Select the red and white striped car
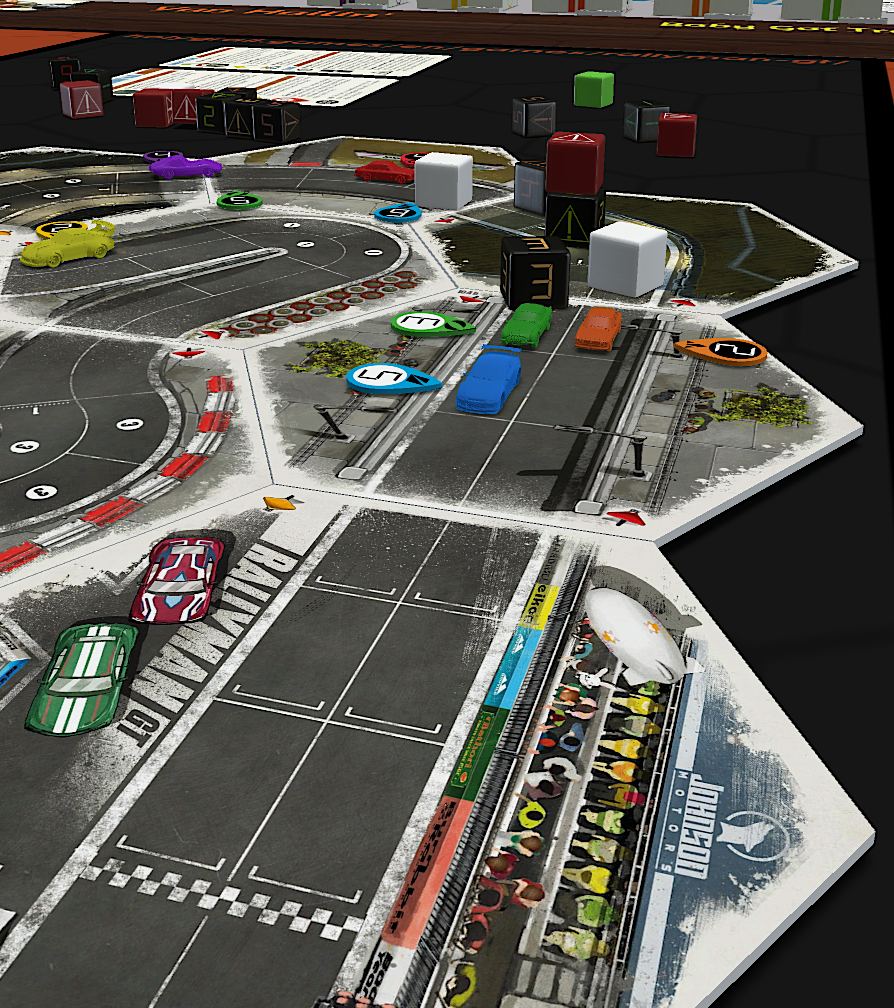Image resolution: width=894 pixels, height=1008 pixels. [x=178, y=578]
